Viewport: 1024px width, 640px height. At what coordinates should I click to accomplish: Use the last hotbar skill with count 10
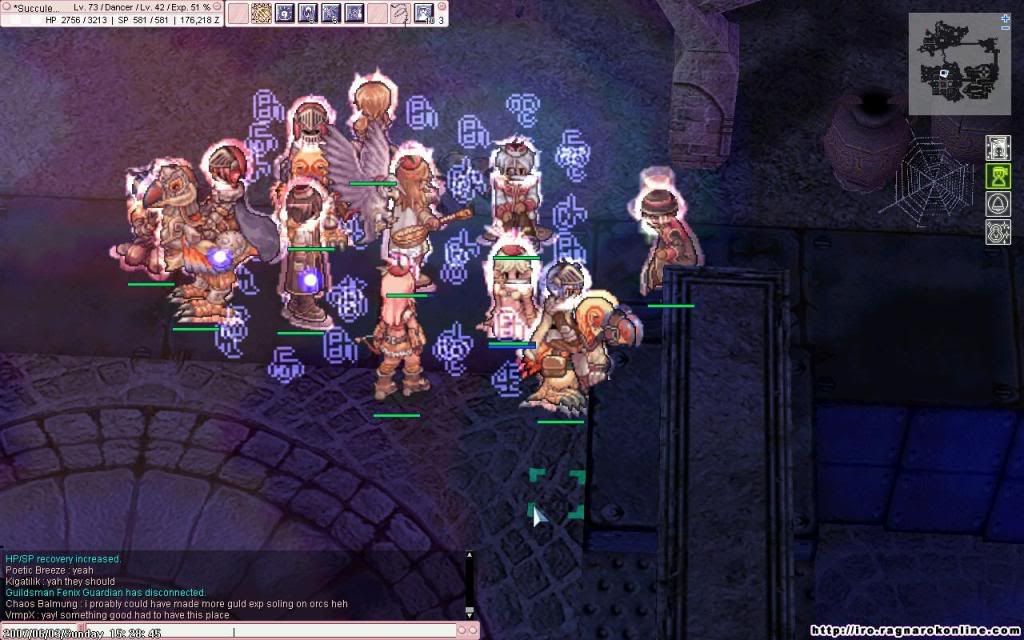(x=423, y=13)
